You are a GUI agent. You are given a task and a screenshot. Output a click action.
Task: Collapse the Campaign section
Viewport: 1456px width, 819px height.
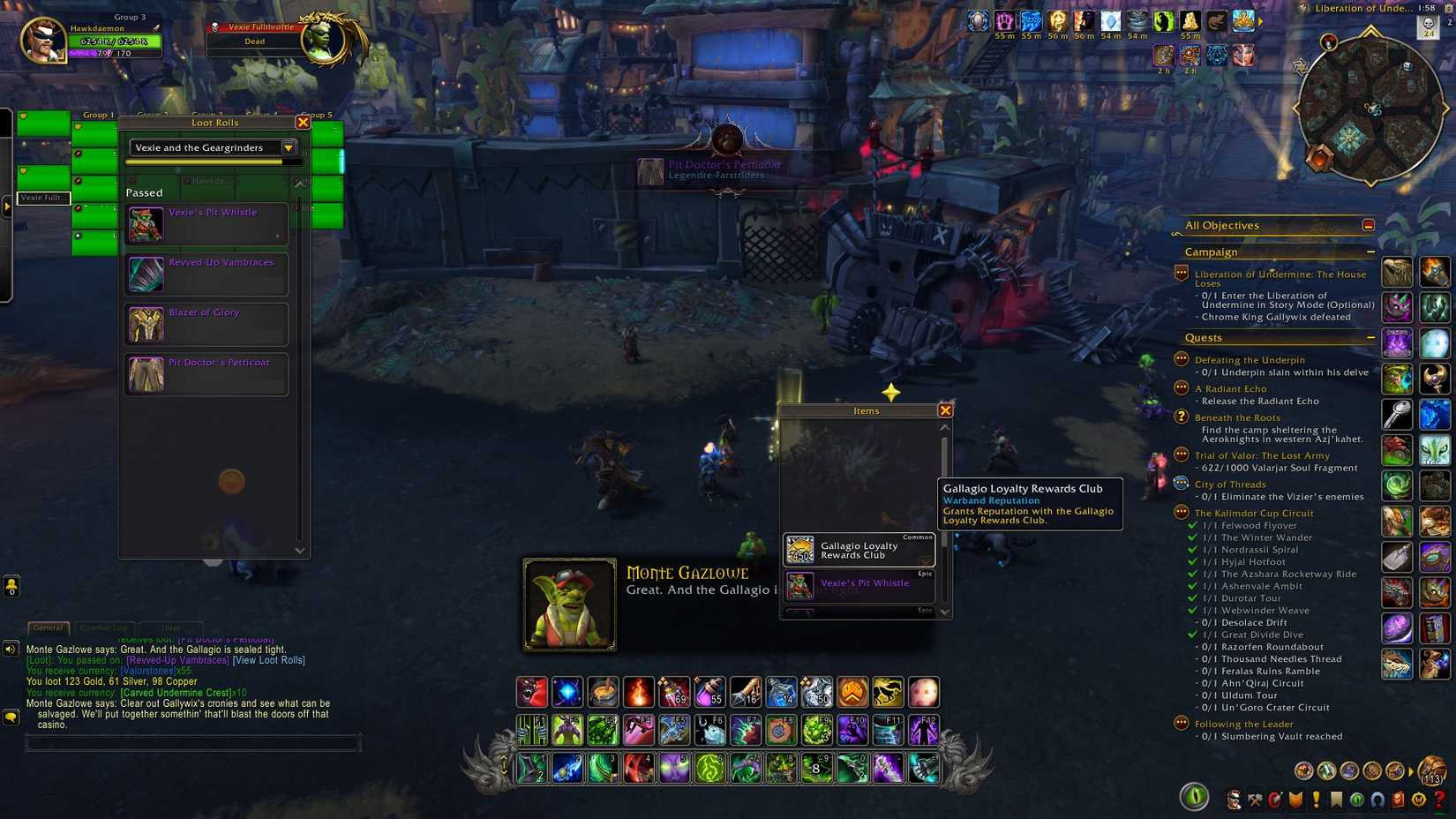(x=1371, y=252)
